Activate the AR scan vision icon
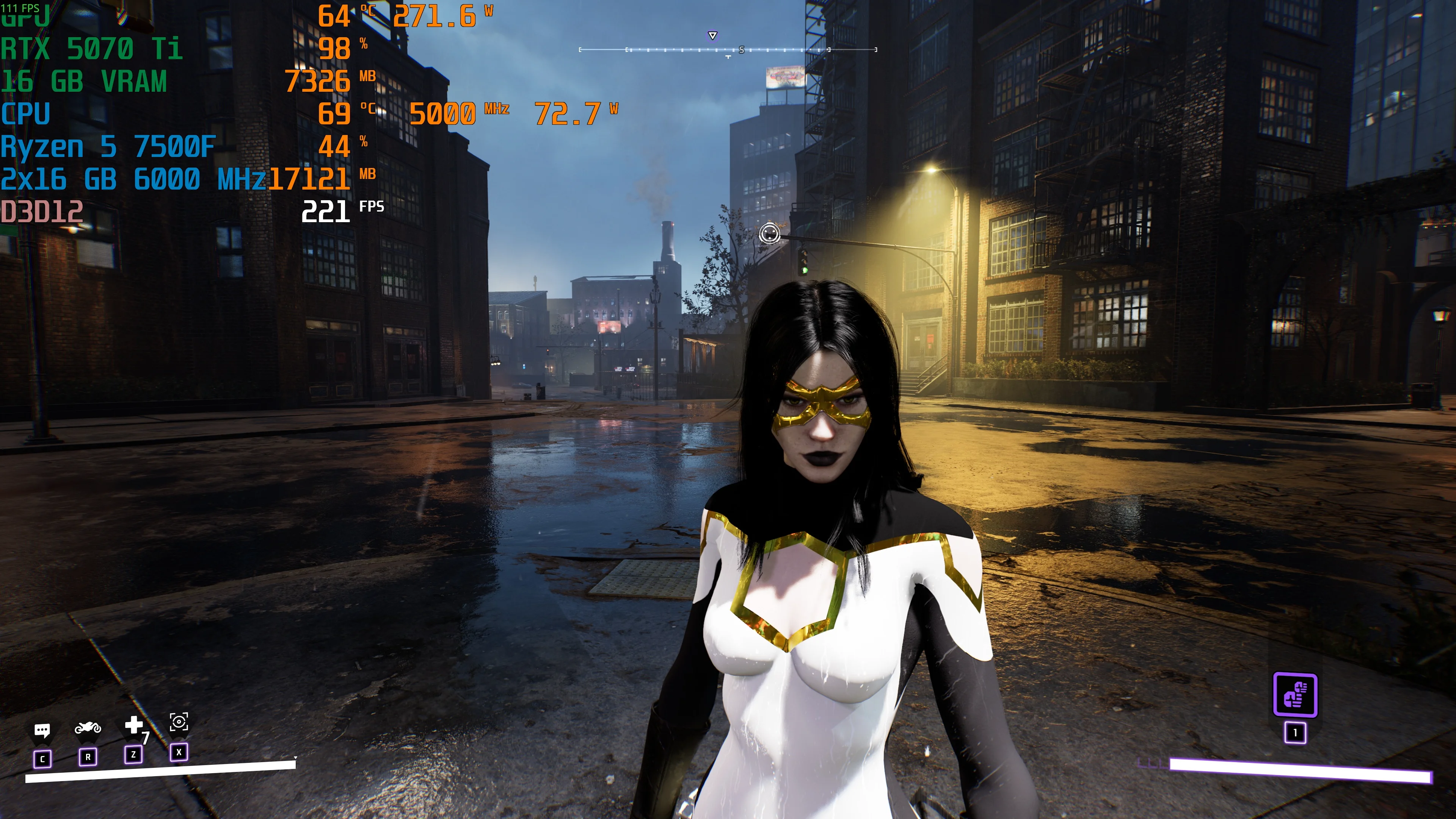This screenshot has height=819, width=1456. 179,722
